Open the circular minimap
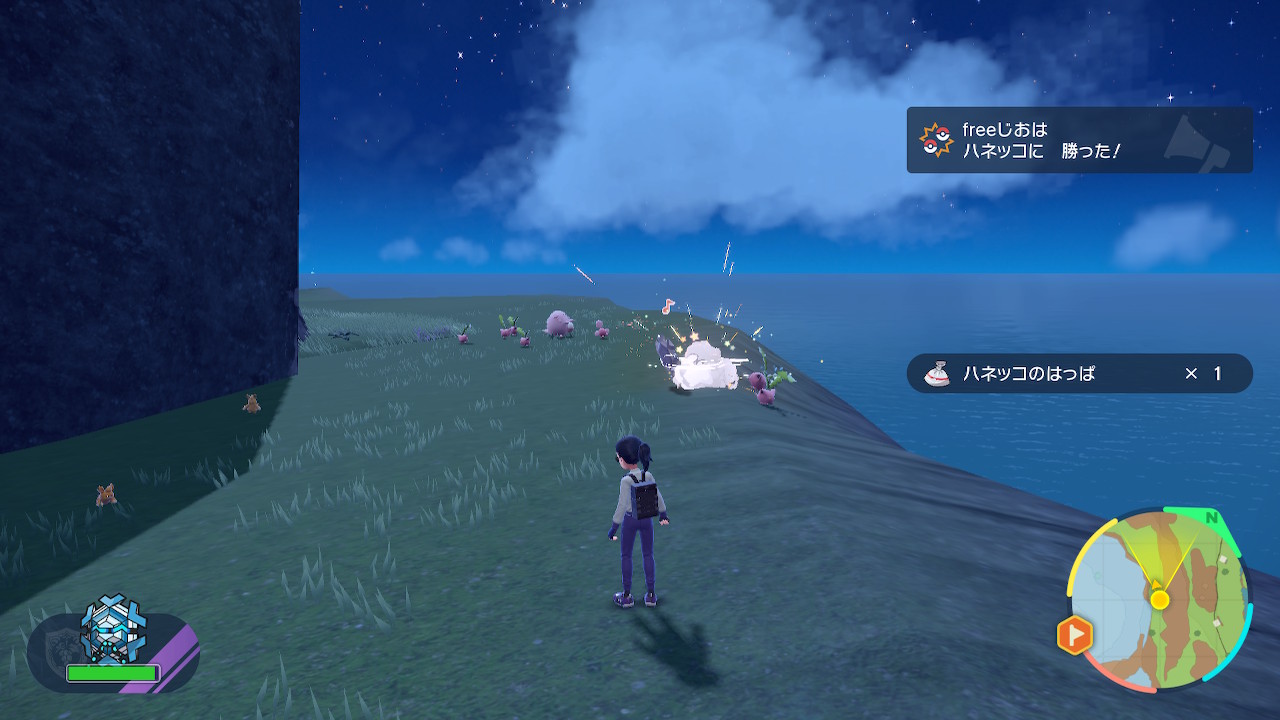The width and height of the screenshot is (1280, 720). coord(1158,599)
